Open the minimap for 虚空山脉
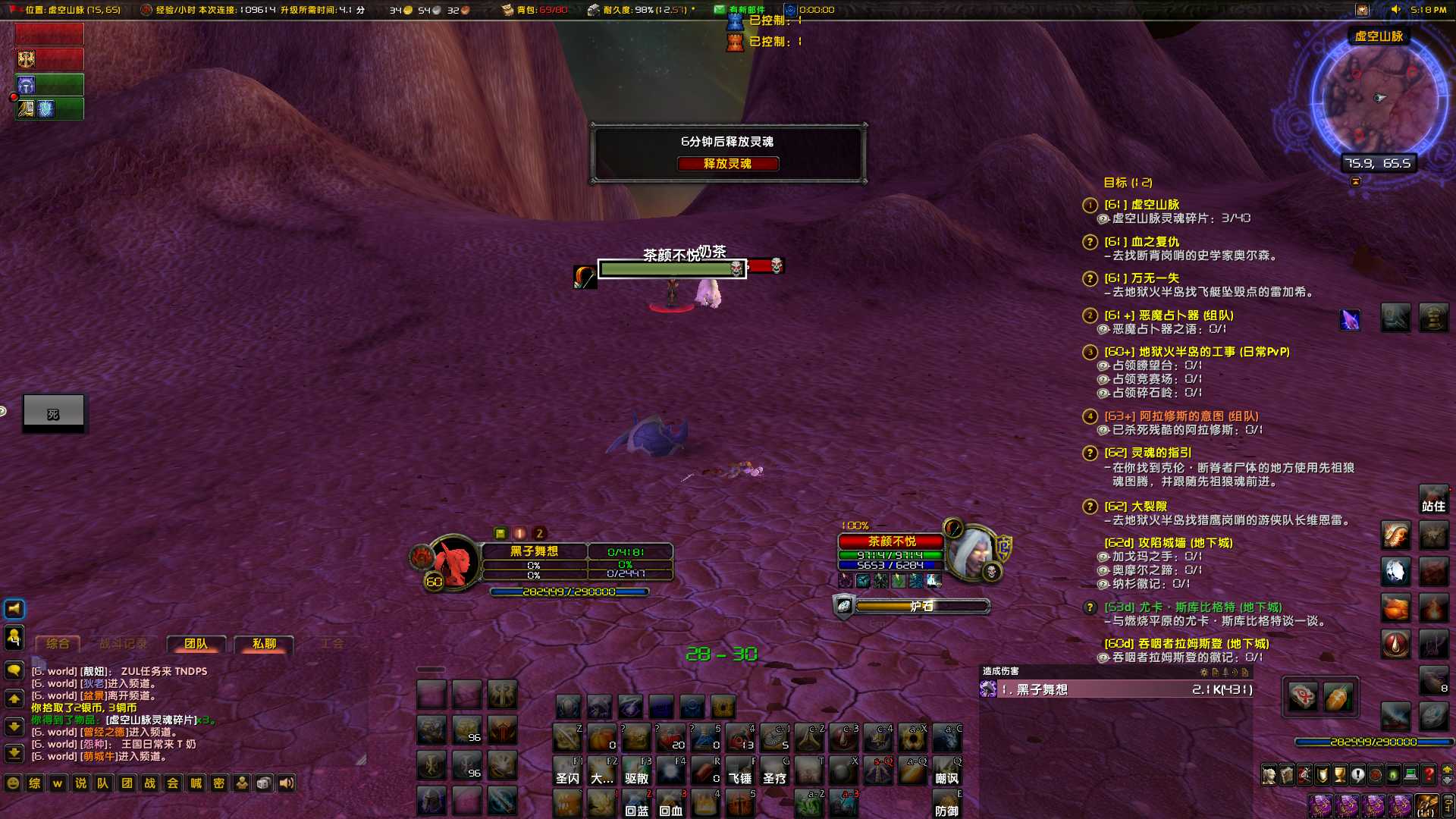Screen dimensions: 1456x819 pos(1378,99)
